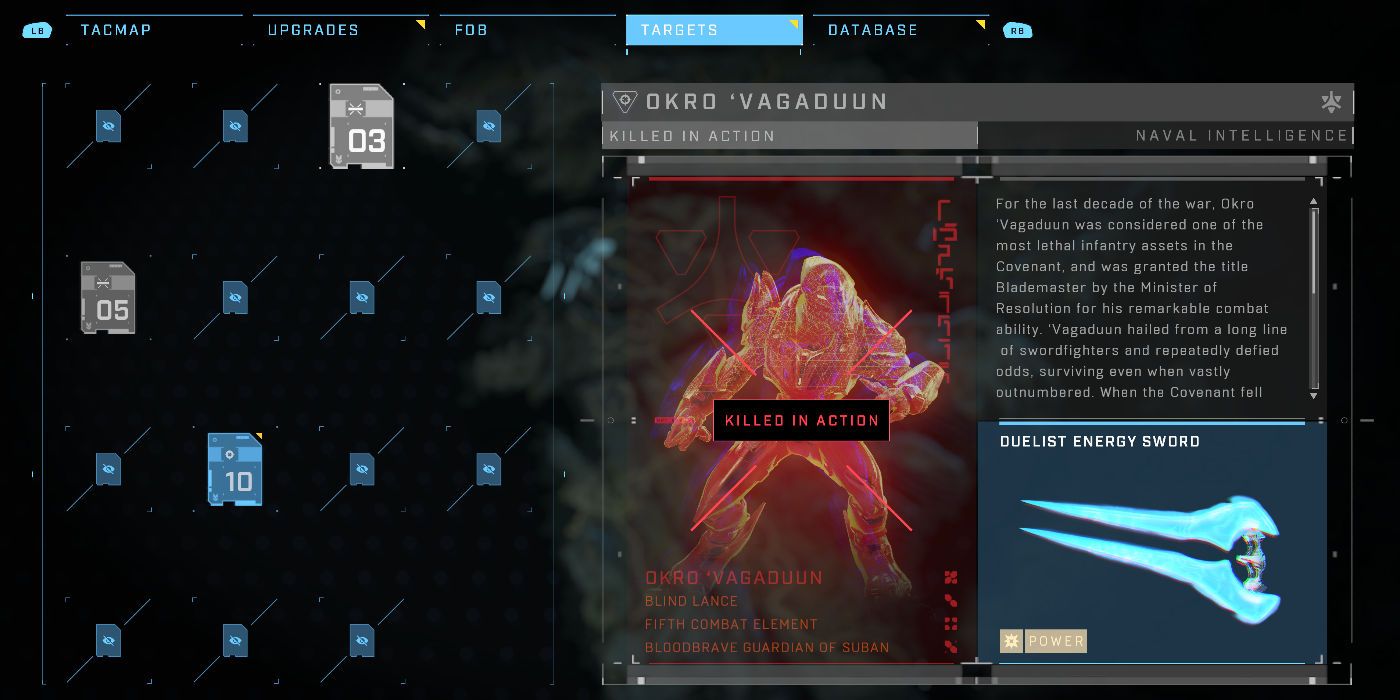This screenshot has width=1400, height=700.
Task: Select target card numbered 03
Action: tap(361, 126)
